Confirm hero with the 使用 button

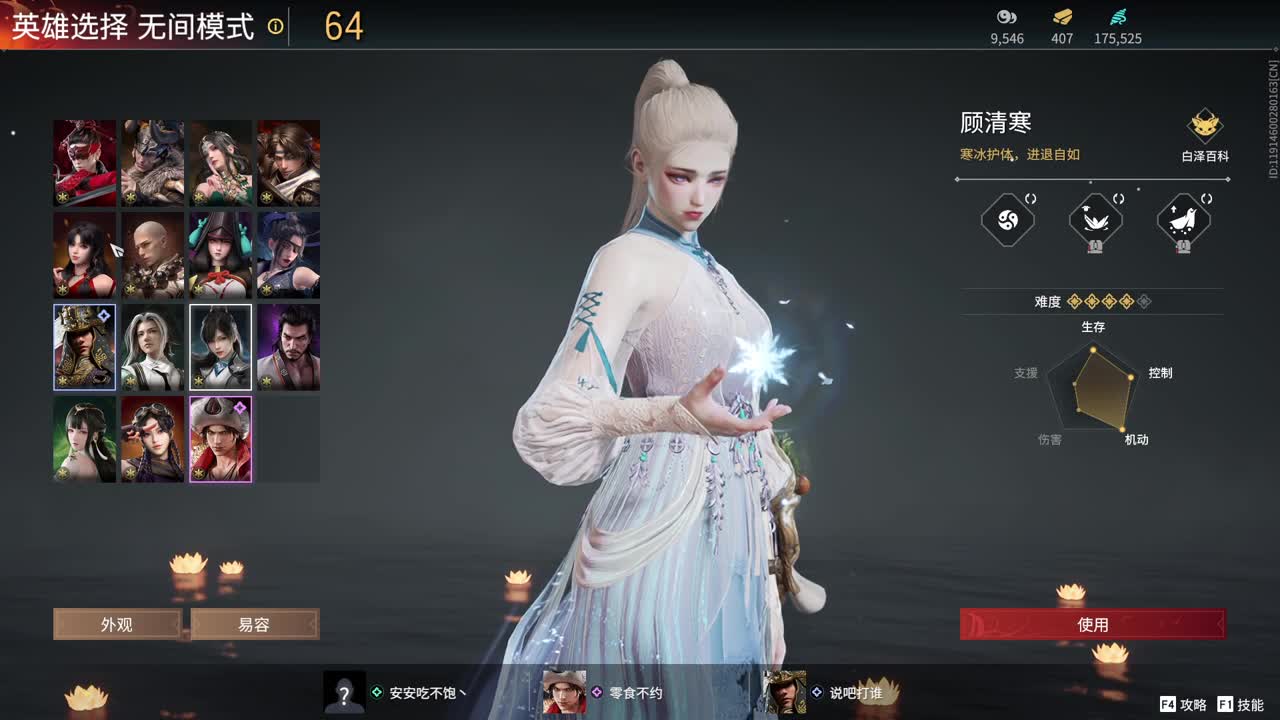click(x=1094, y=623)
